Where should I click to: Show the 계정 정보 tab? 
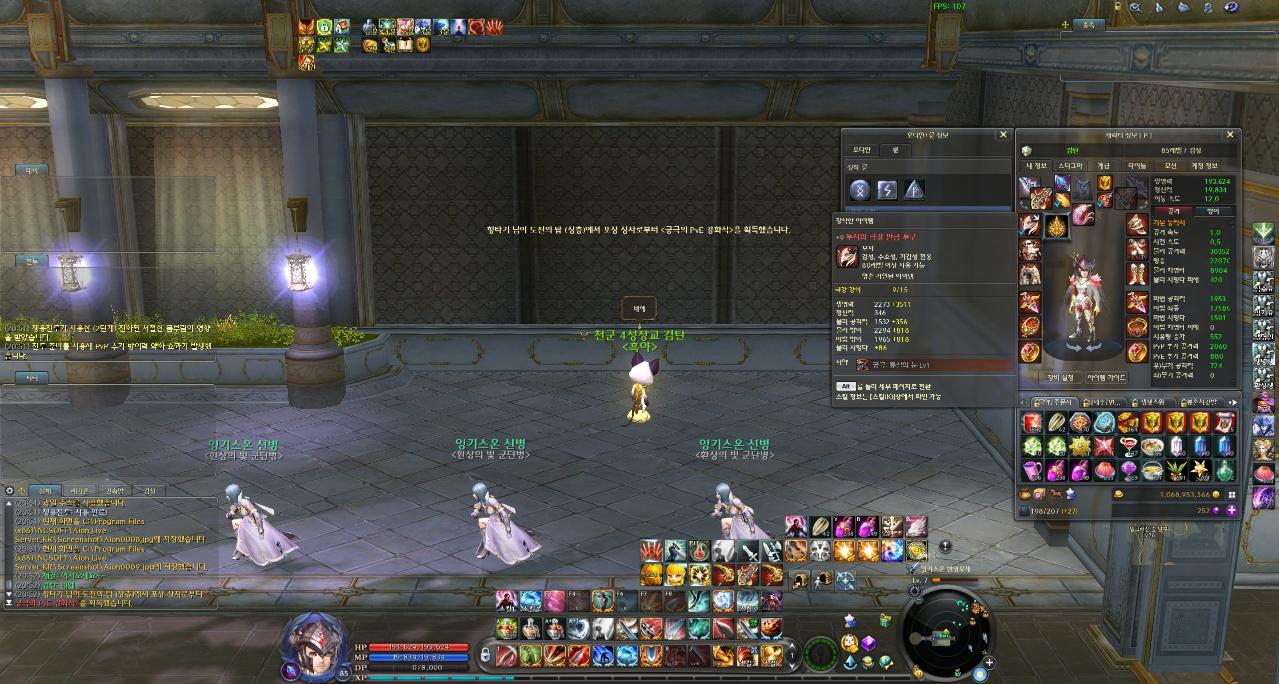pos(1204,165)
